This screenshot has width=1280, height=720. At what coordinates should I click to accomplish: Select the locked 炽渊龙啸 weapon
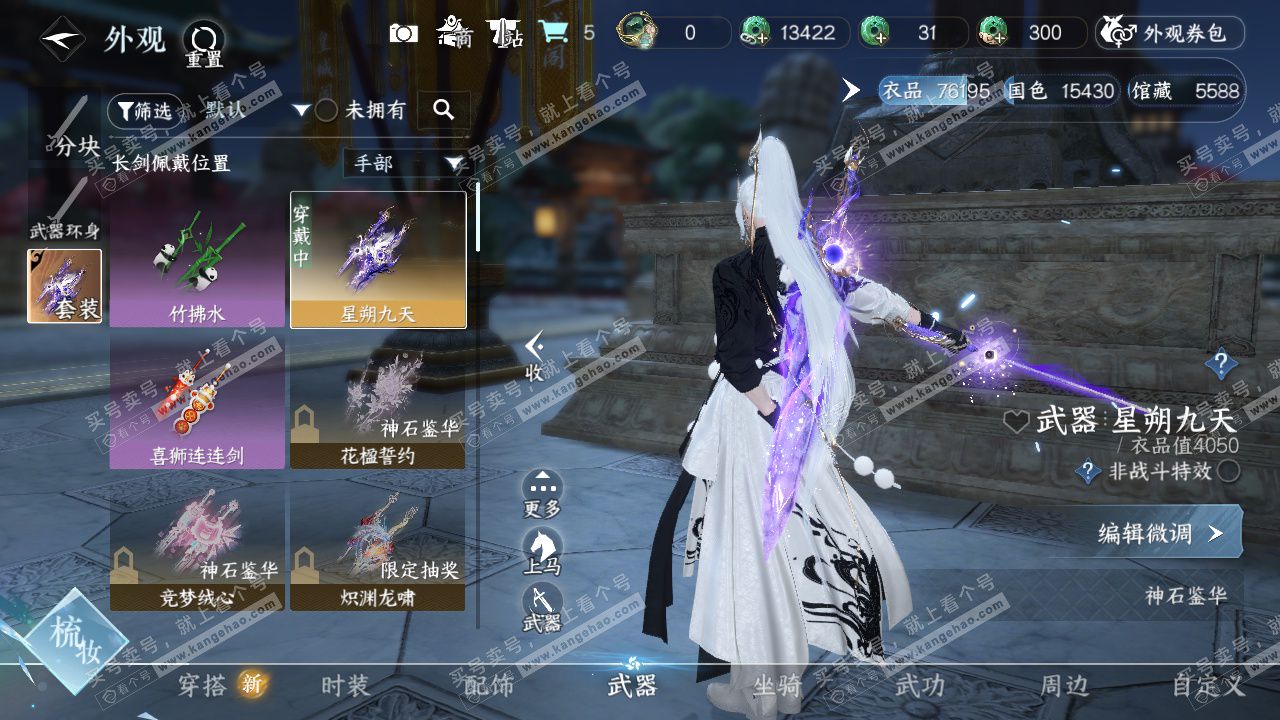(378, 545)
